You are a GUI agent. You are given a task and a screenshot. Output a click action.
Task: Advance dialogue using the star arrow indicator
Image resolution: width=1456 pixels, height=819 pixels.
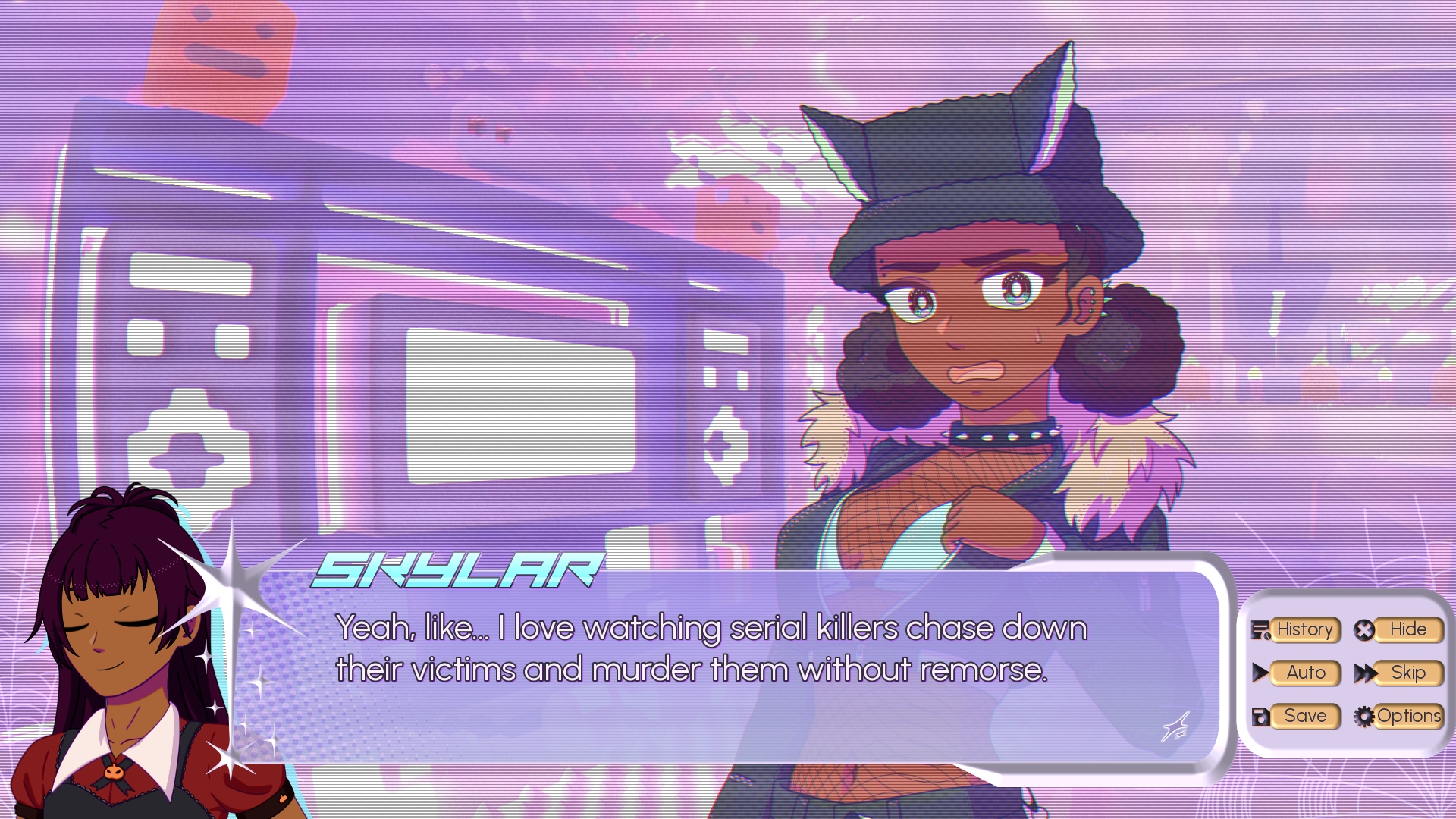click(1176, 727)
